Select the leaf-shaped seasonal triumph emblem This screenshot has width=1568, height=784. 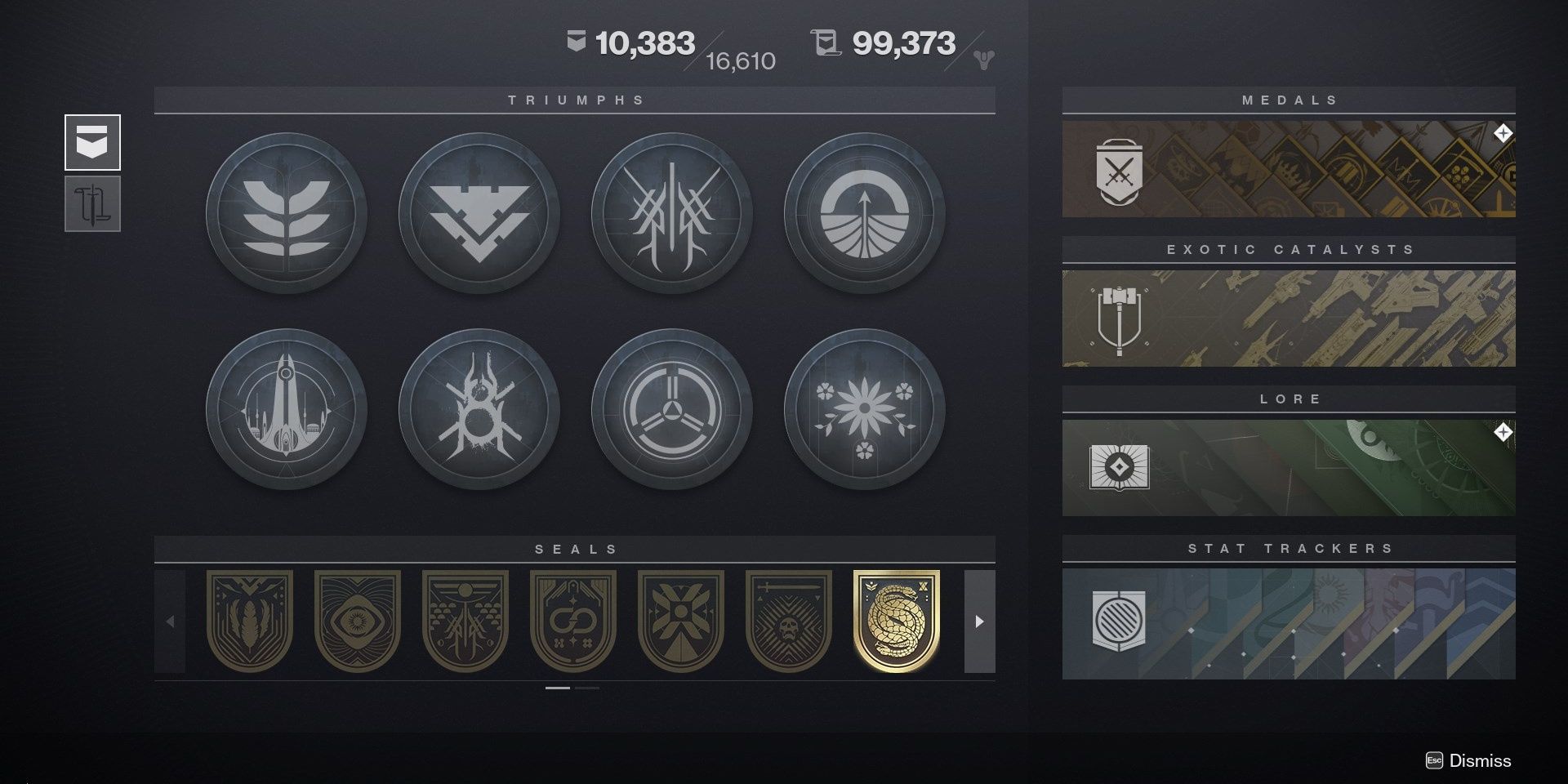[286, 212]
